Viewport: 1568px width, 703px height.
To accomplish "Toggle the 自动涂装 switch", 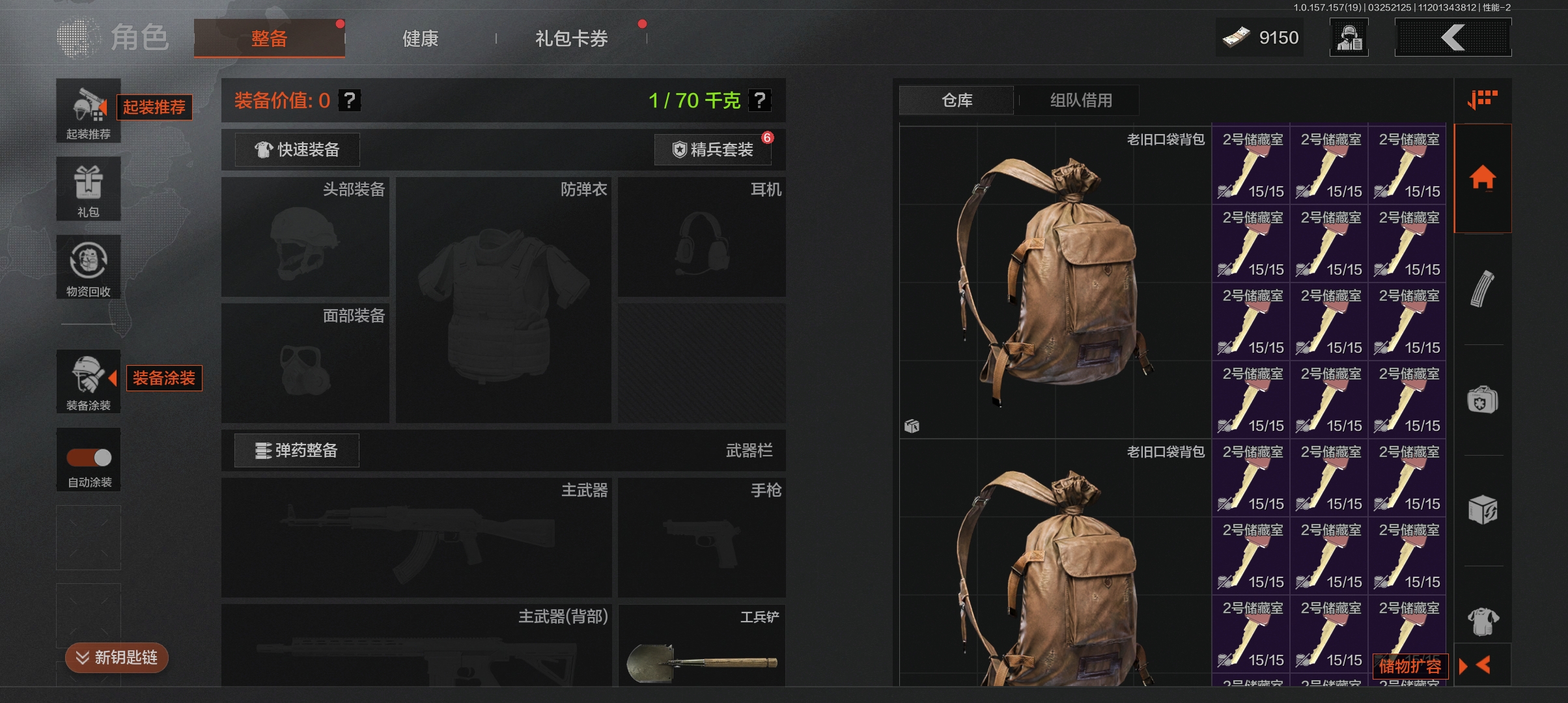I will pyautogui.click(x=89, y=458).
